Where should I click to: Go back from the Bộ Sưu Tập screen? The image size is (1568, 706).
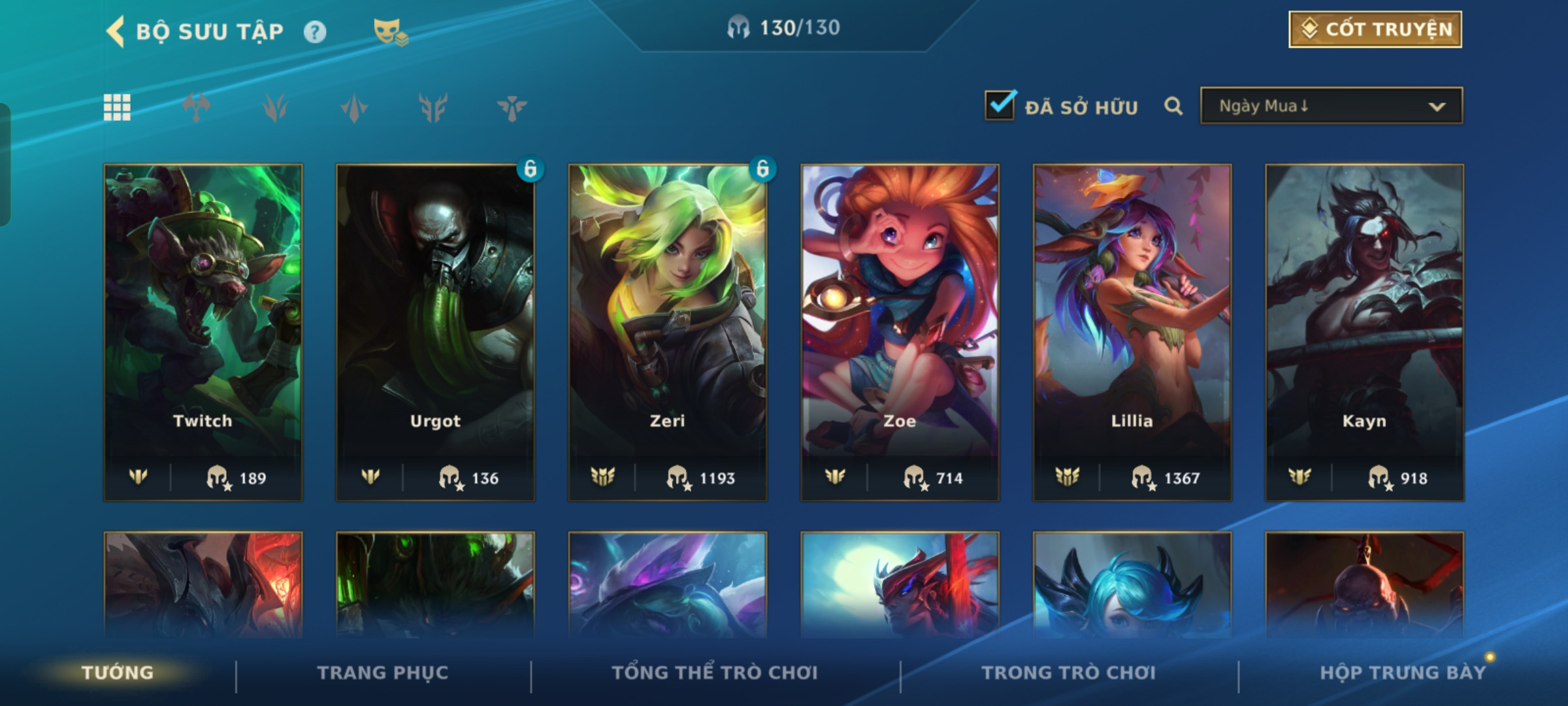pyautogui.click(x=116, y=31)
